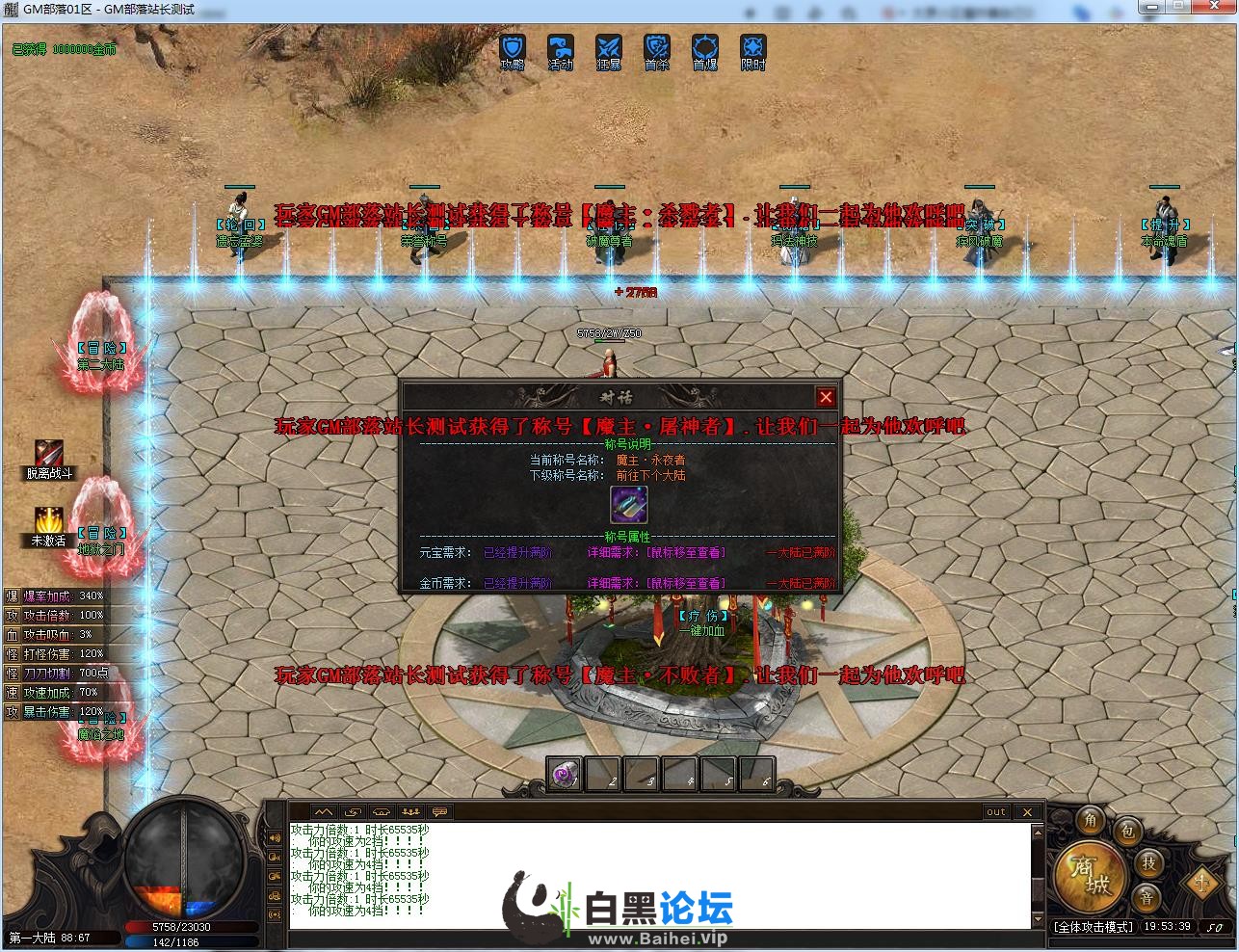1239x952 pixels.
Task: Open the 活动 events icon
Action: coord(561,49)
